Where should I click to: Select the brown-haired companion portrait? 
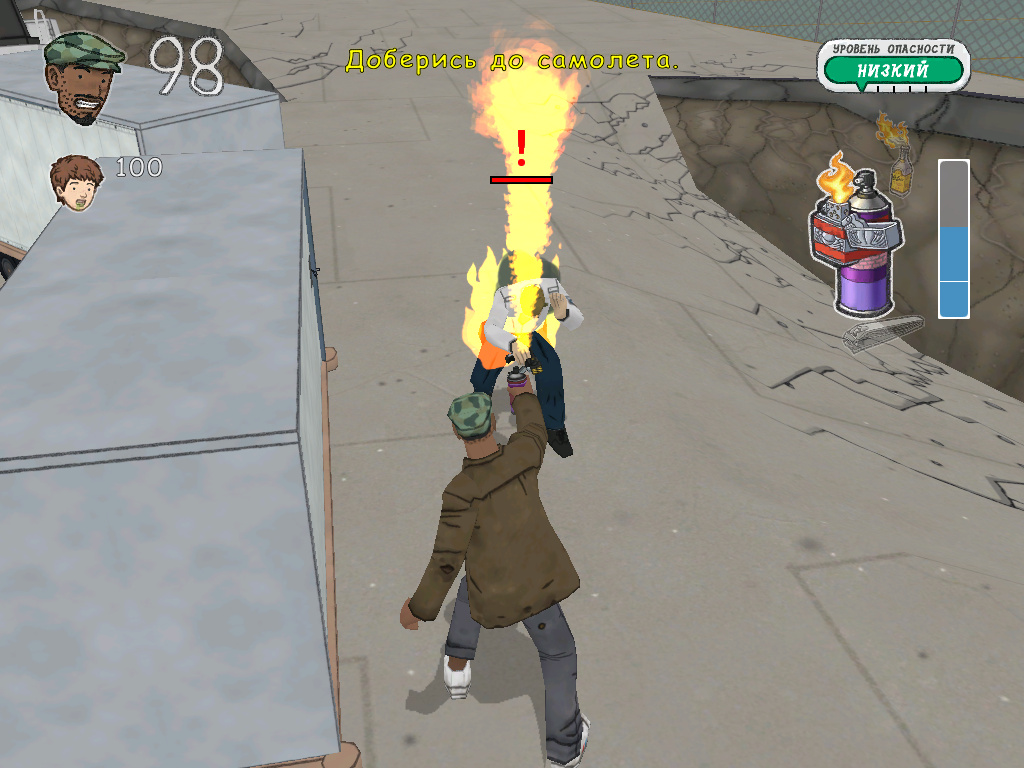click(78, 182)
